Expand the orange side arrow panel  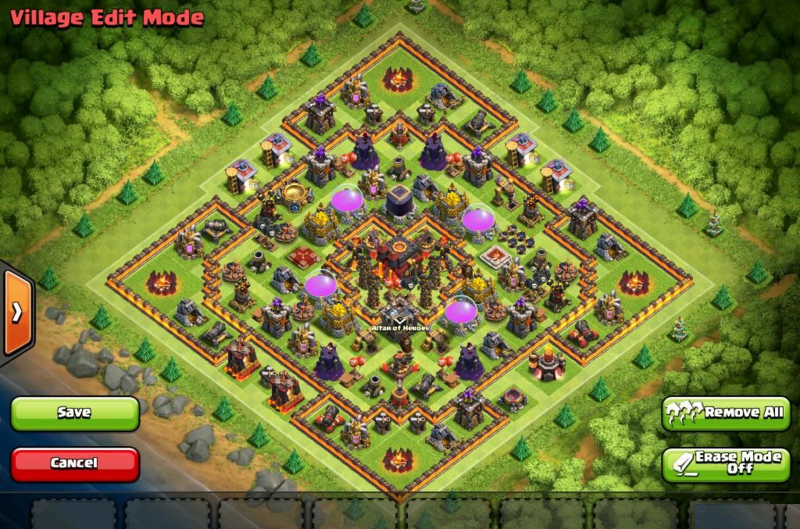click(16, 312)
